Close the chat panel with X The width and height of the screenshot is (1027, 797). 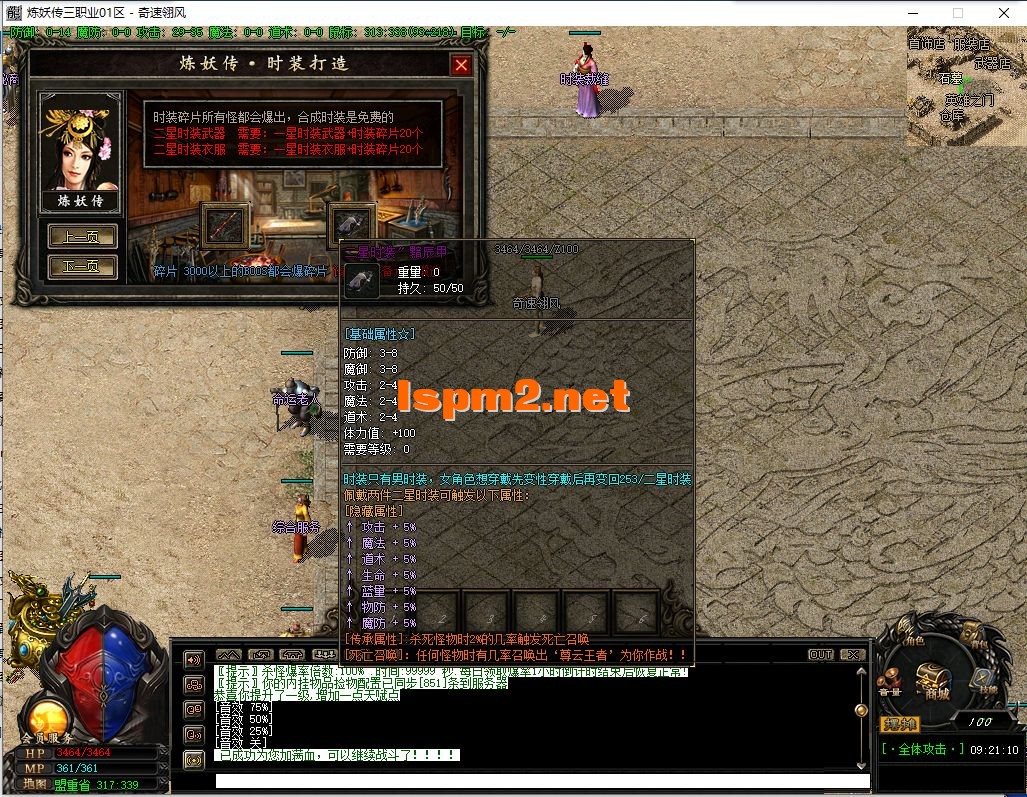852,655
